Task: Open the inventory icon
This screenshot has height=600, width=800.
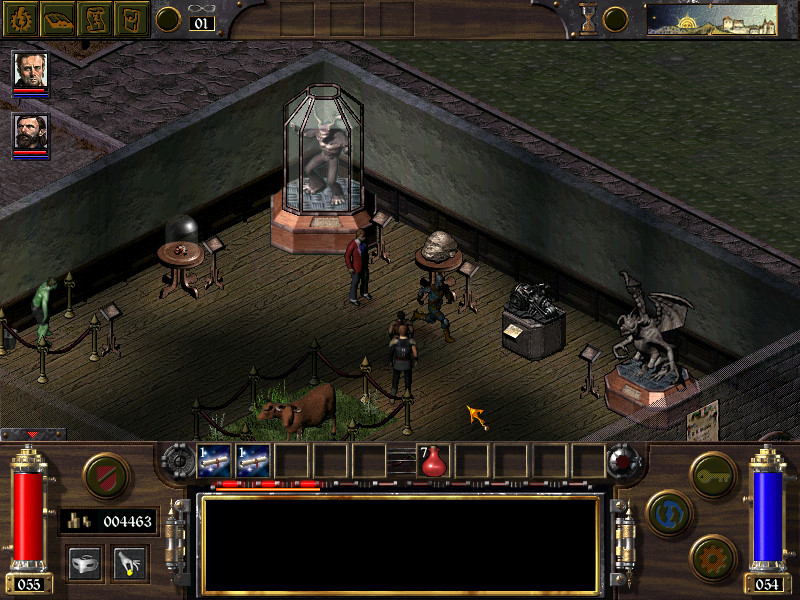Action: [130, 19]
